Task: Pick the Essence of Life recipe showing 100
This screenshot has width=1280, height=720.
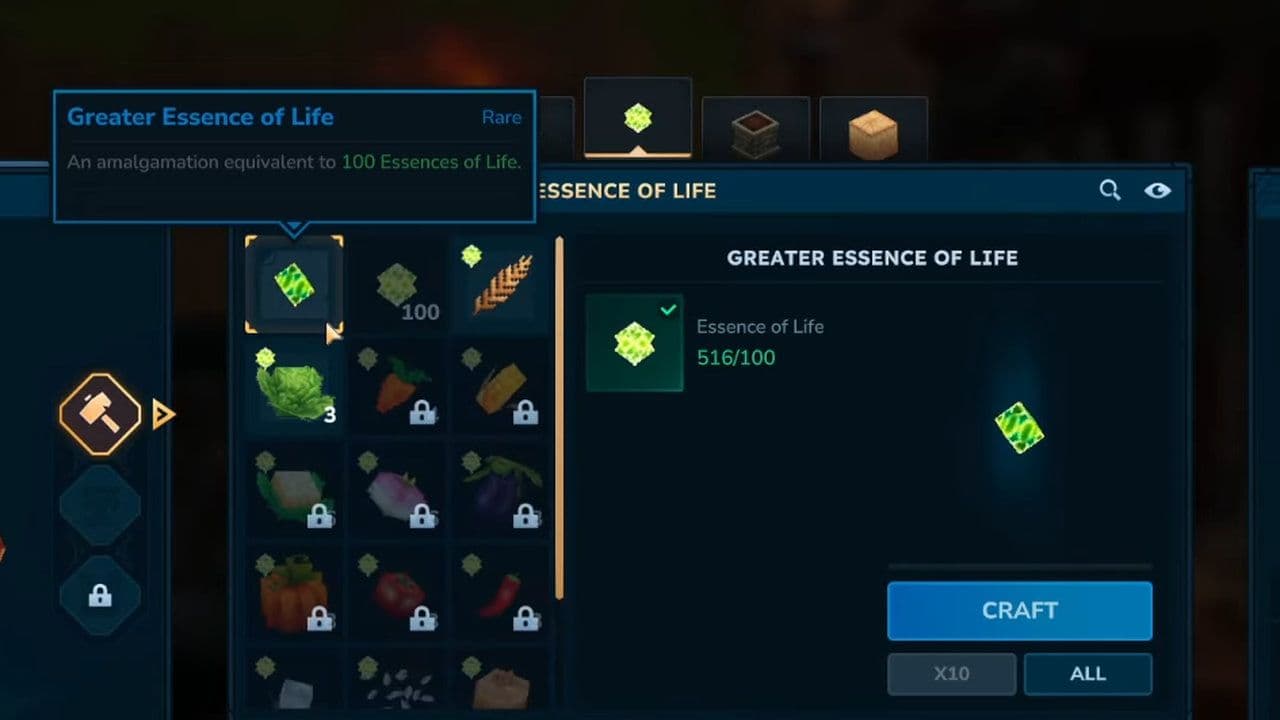Action: (397, 288)
